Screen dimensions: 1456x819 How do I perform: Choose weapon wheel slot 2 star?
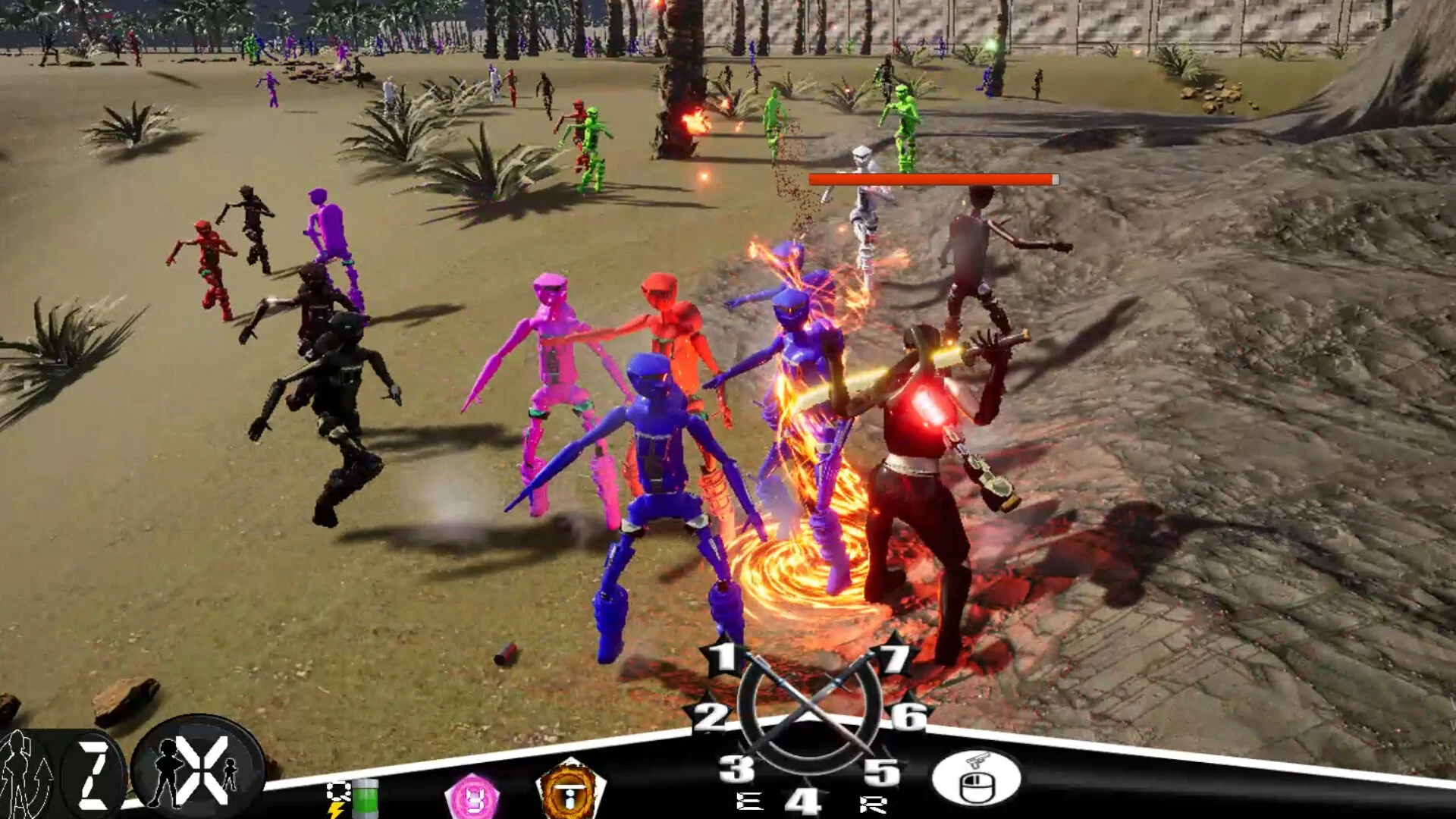pos(710,716)
